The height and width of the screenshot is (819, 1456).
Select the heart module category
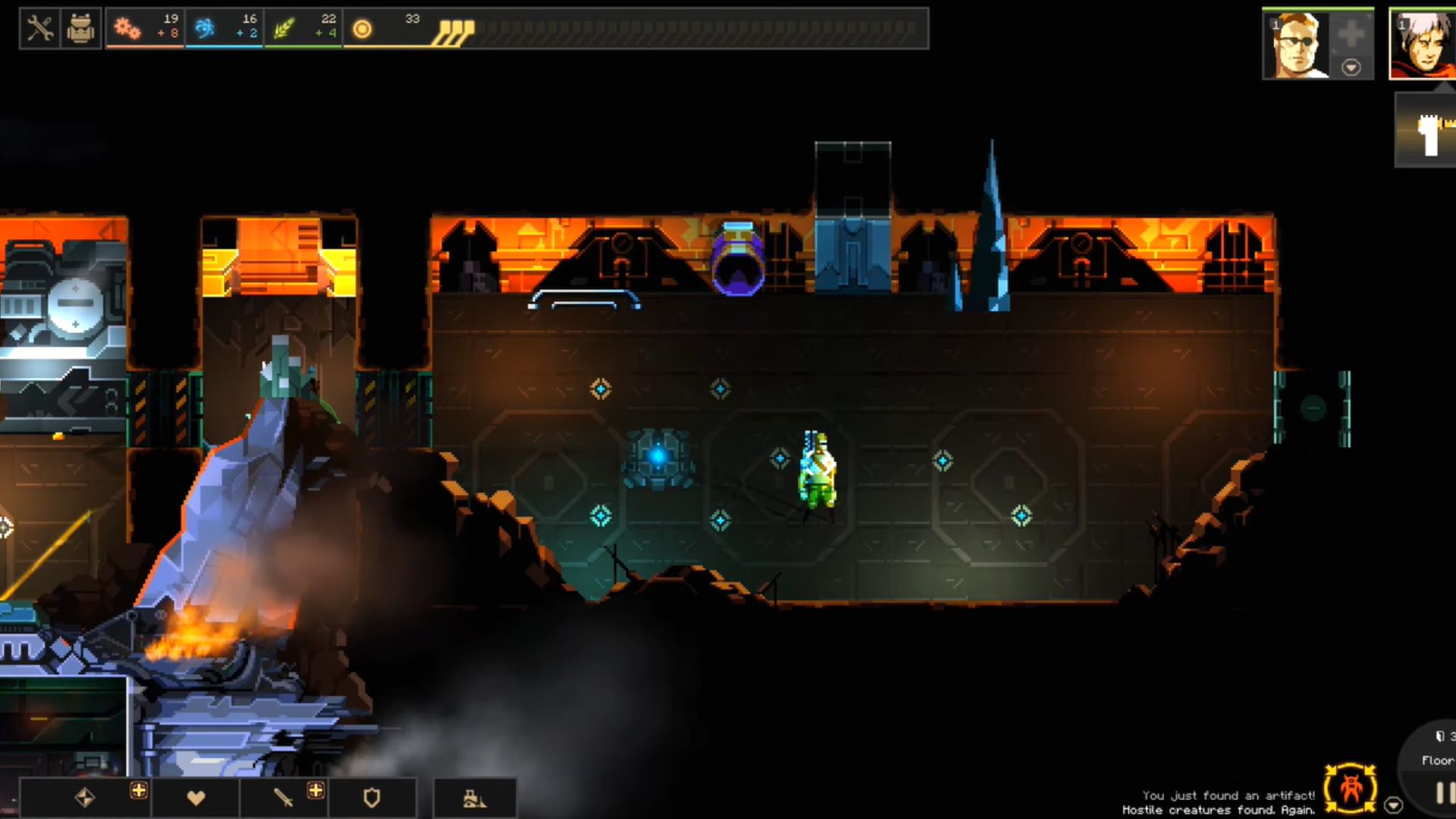196,798
